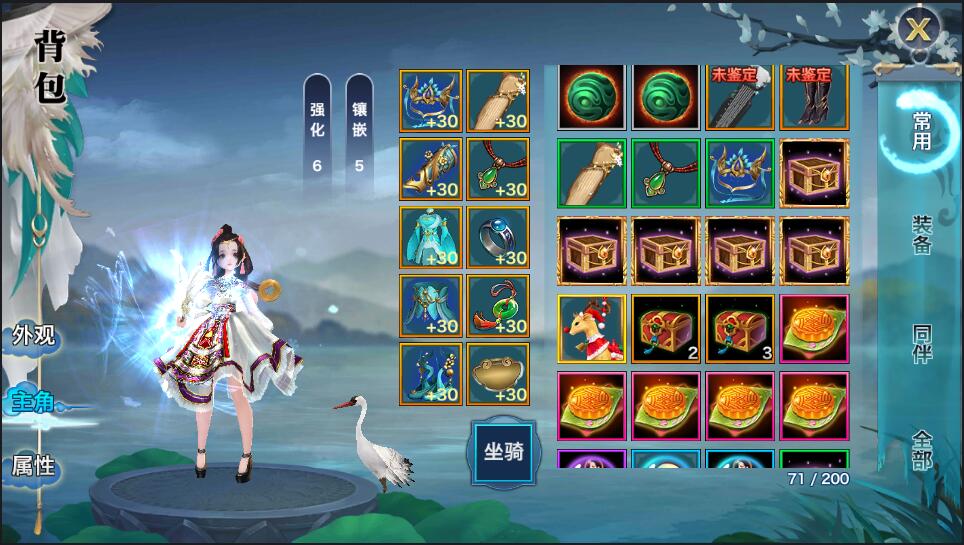The width and height of the screenshot is (964, 545).
Task: Select the green-bordered necklace in bag
Action: tap(666, 173)
